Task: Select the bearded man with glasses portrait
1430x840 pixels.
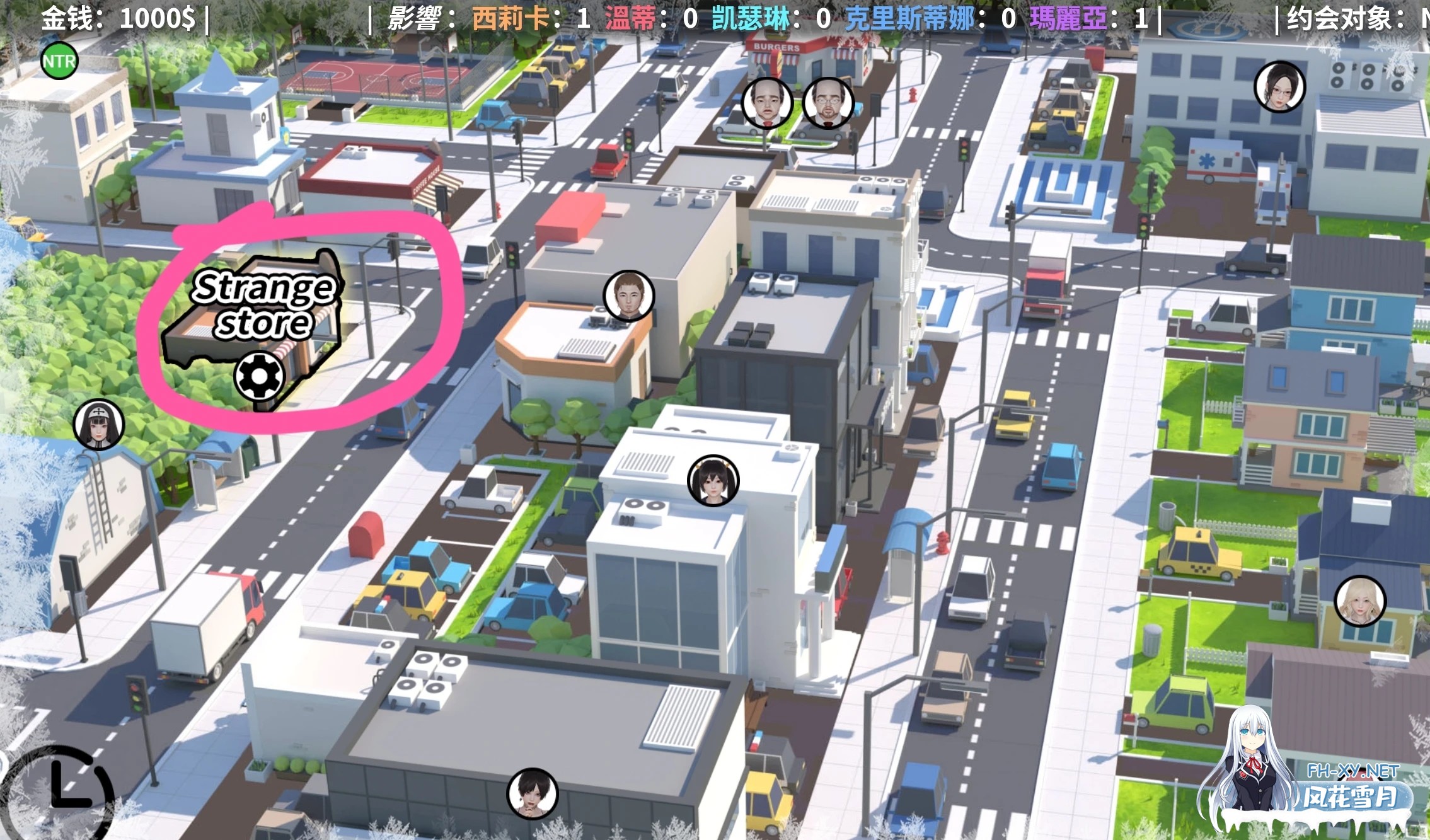Action: (x=828, y=103)
